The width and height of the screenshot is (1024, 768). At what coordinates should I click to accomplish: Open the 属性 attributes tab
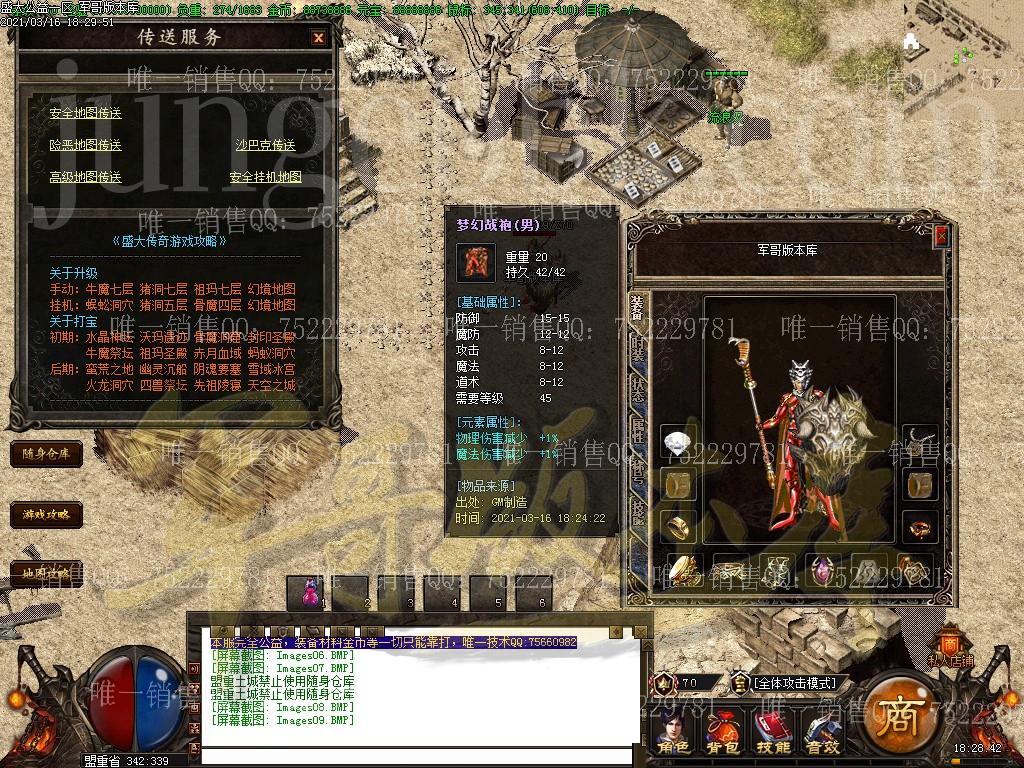click(638, 431)
